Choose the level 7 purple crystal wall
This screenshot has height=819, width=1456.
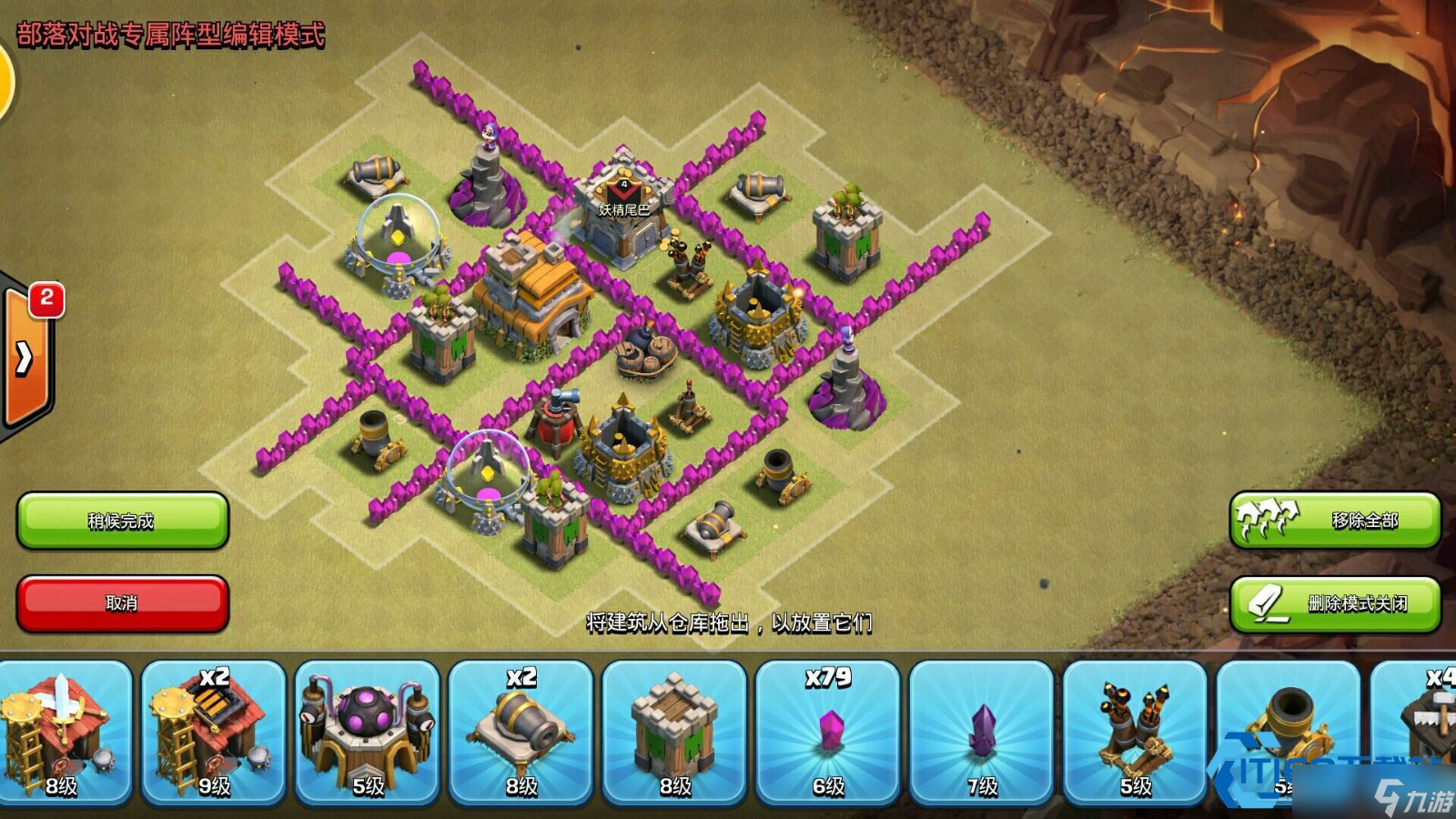[982, 733]
